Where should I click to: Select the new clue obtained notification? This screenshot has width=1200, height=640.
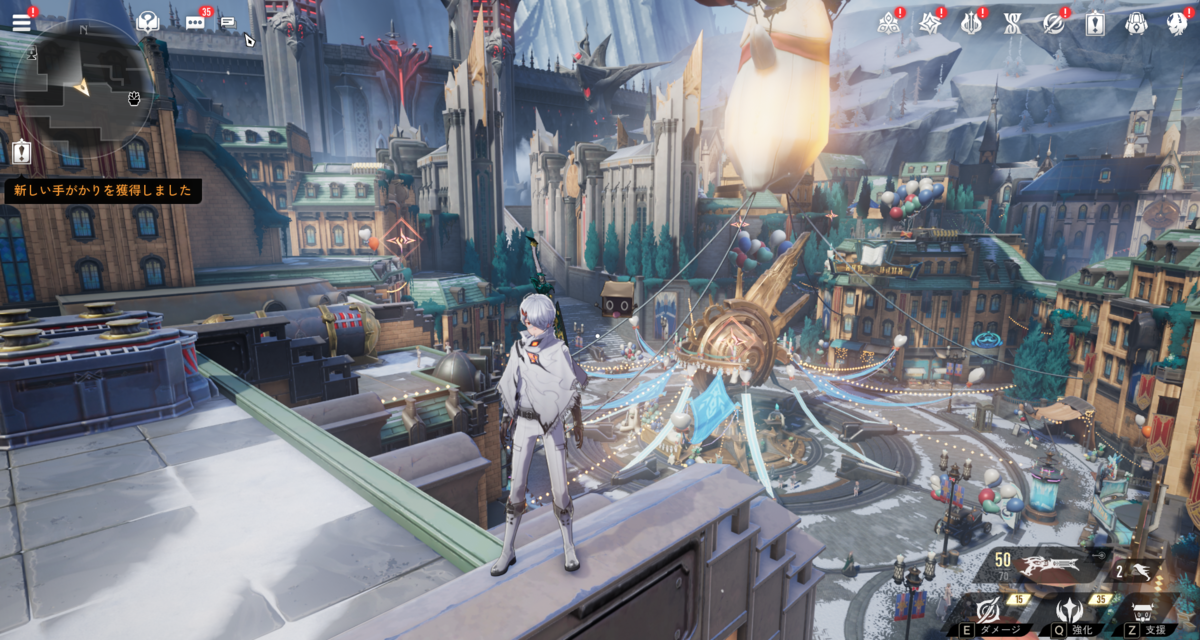(x=103, y=190)
